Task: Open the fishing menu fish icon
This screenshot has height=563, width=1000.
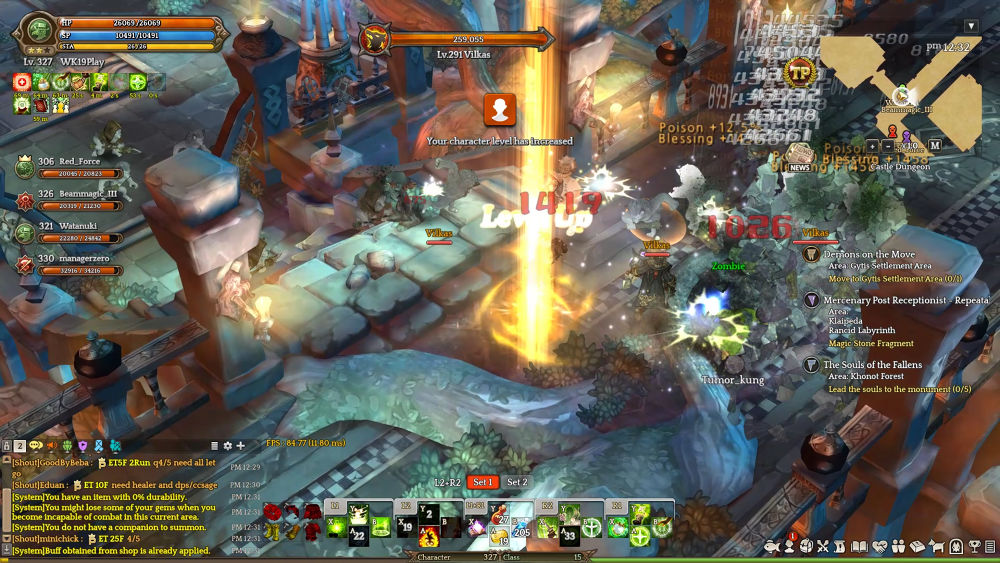Action: (773, 546)
